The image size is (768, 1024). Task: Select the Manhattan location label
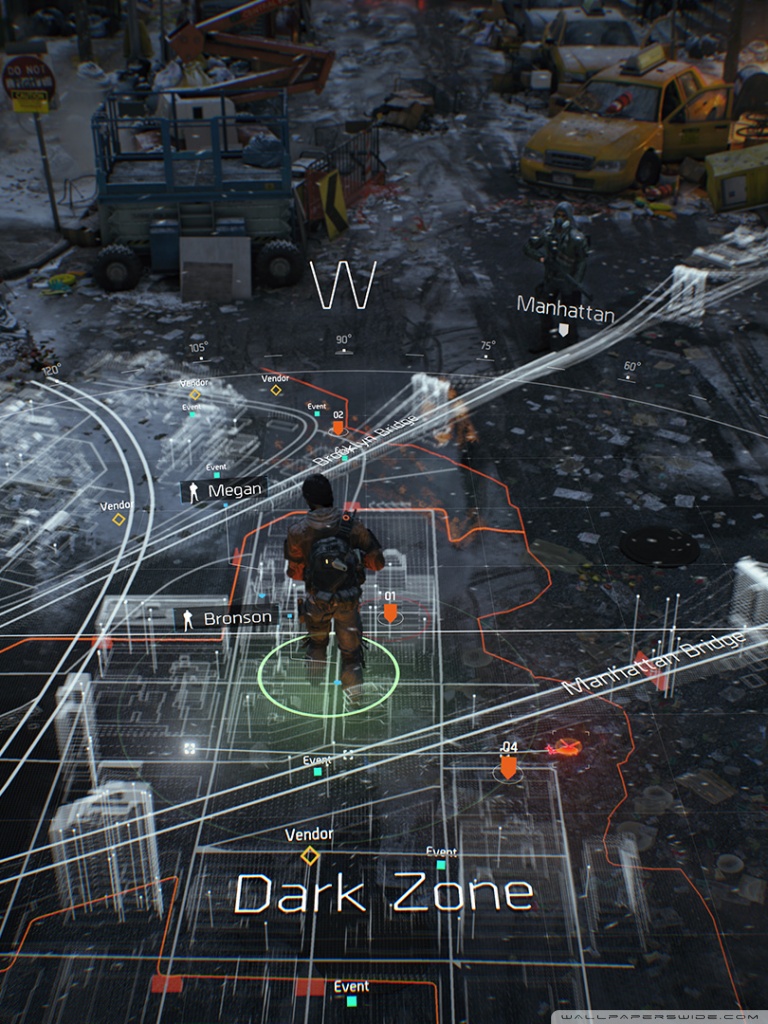565,311
